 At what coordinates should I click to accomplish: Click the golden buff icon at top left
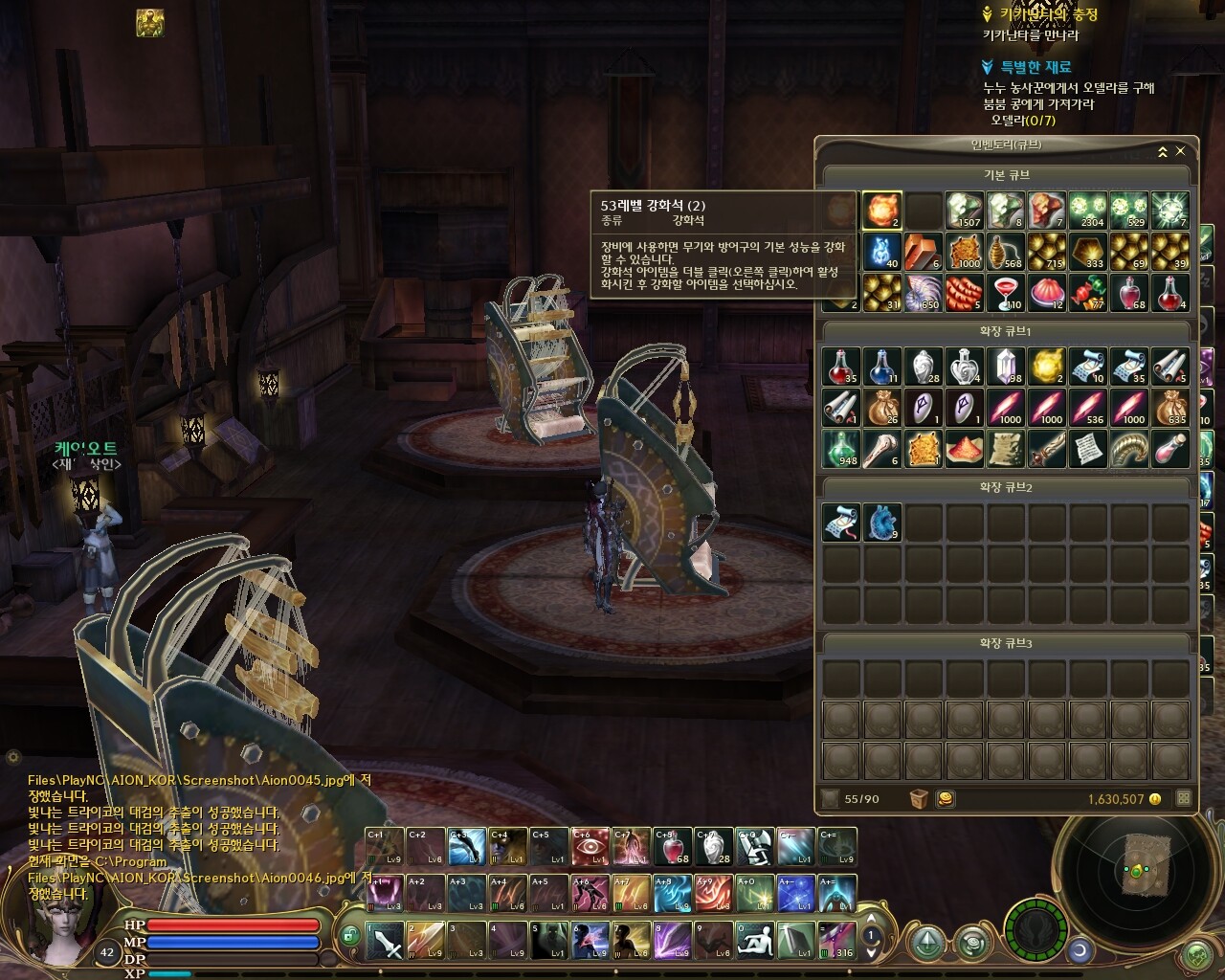pyautogui.click(x=149, y=23)
